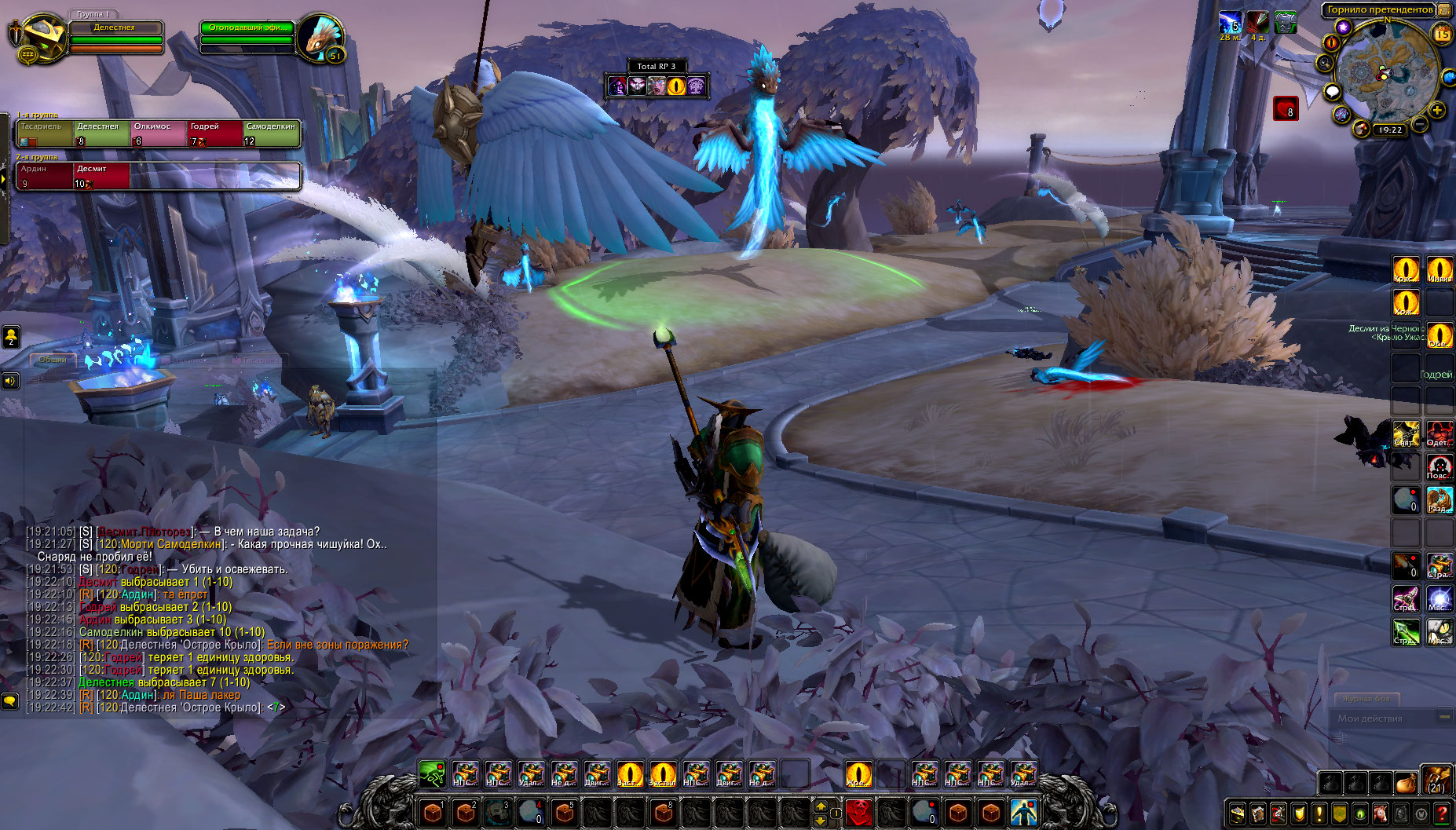Screen dimensions: 1456x830
Task: Open the mounts collection horse icon
Action: [x=1381, y=814]
